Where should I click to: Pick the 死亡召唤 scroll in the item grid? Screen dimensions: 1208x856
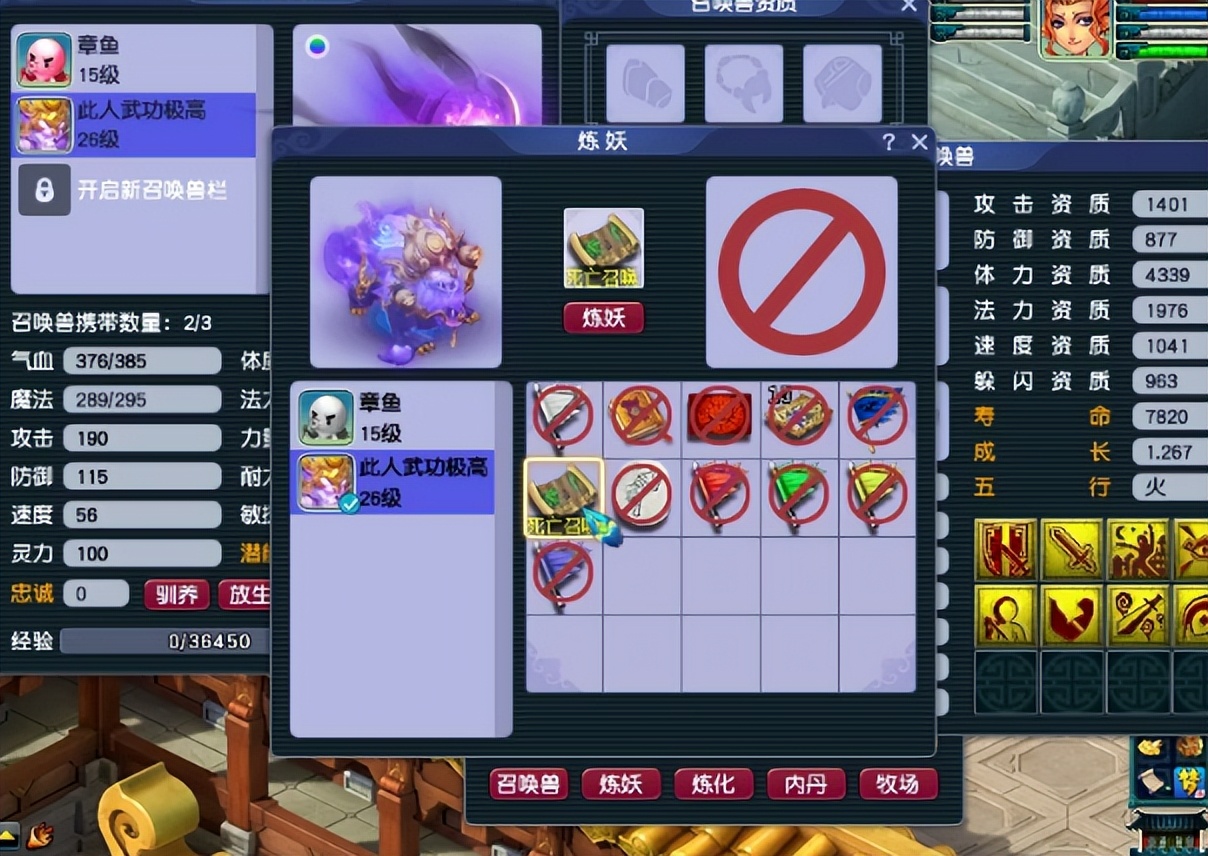point(563,496)
